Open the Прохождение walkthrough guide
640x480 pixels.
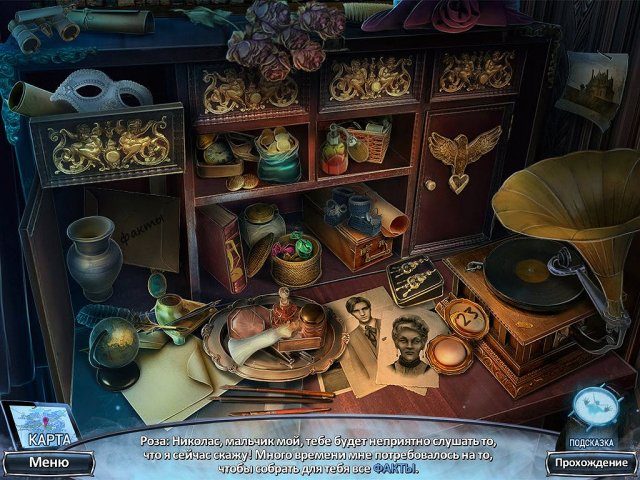point(591,463)
